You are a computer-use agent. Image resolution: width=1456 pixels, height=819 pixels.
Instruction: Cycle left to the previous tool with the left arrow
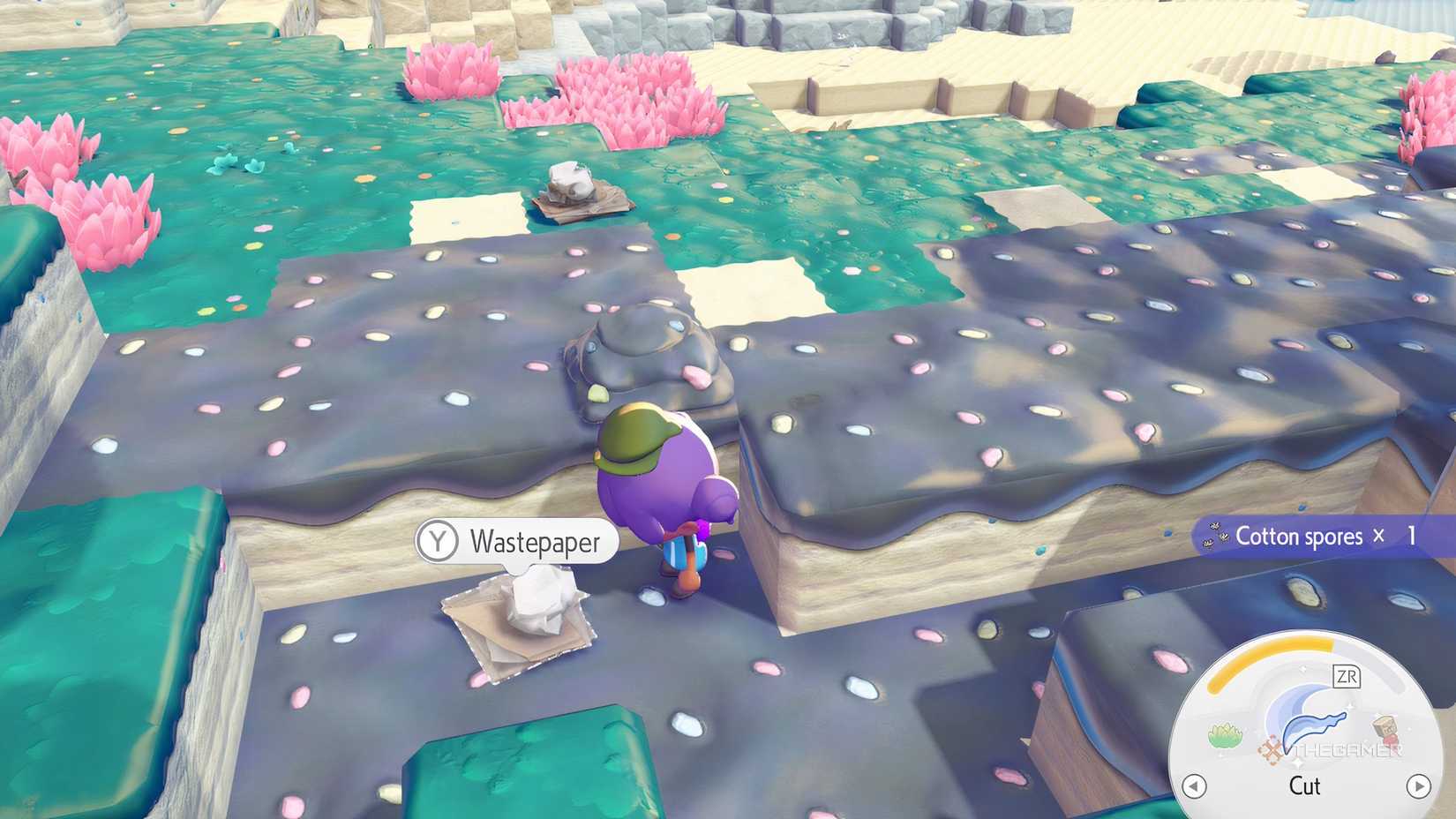coord(1193,785)
